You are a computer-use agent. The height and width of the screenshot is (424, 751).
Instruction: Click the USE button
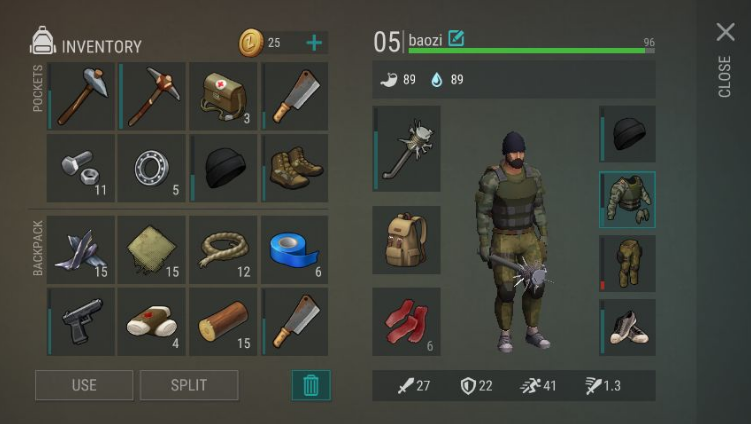[x=84, y=385]
